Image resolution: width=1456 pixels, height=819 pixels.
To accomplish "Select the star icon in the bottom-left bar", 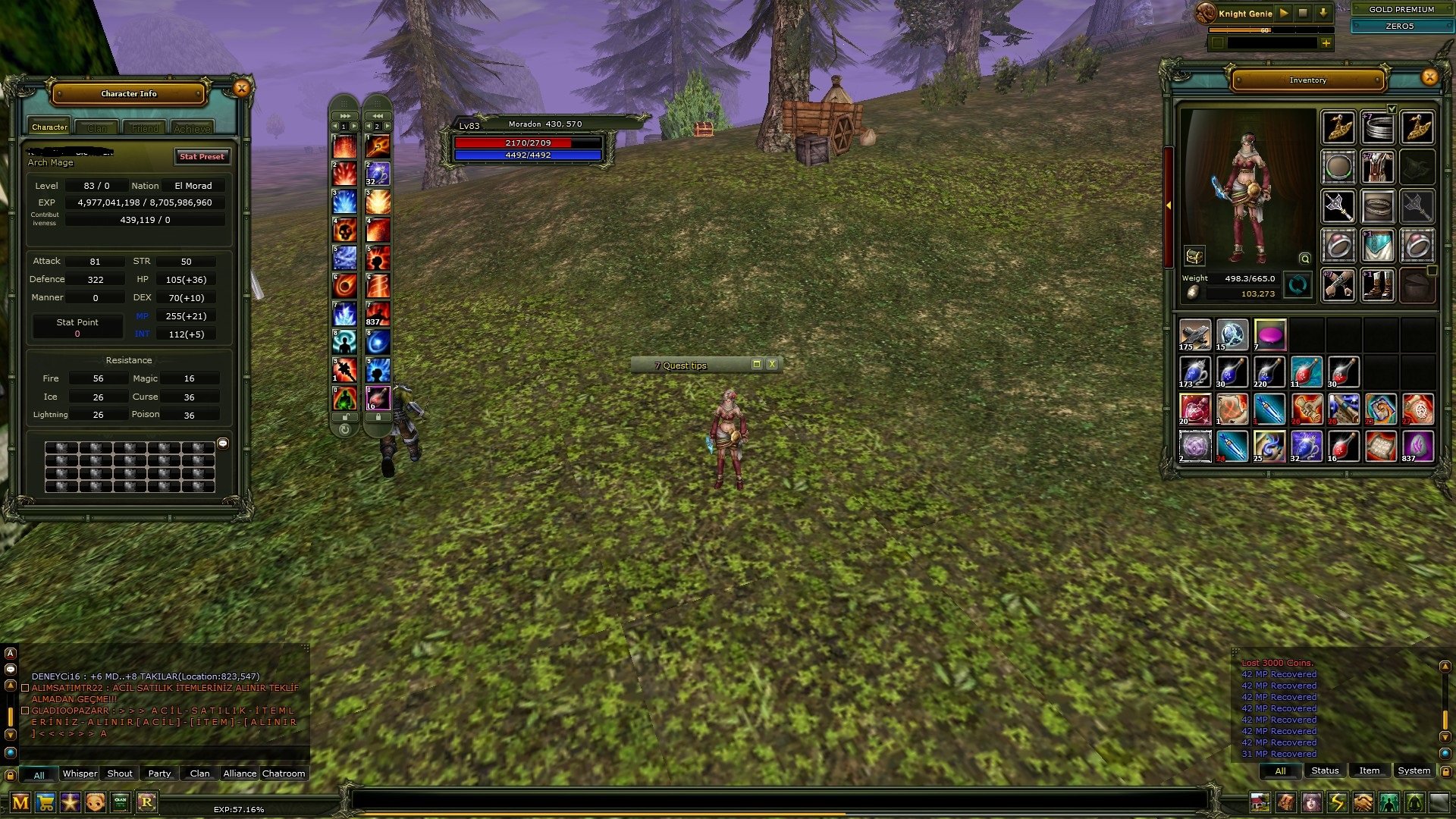I will 70,800.
